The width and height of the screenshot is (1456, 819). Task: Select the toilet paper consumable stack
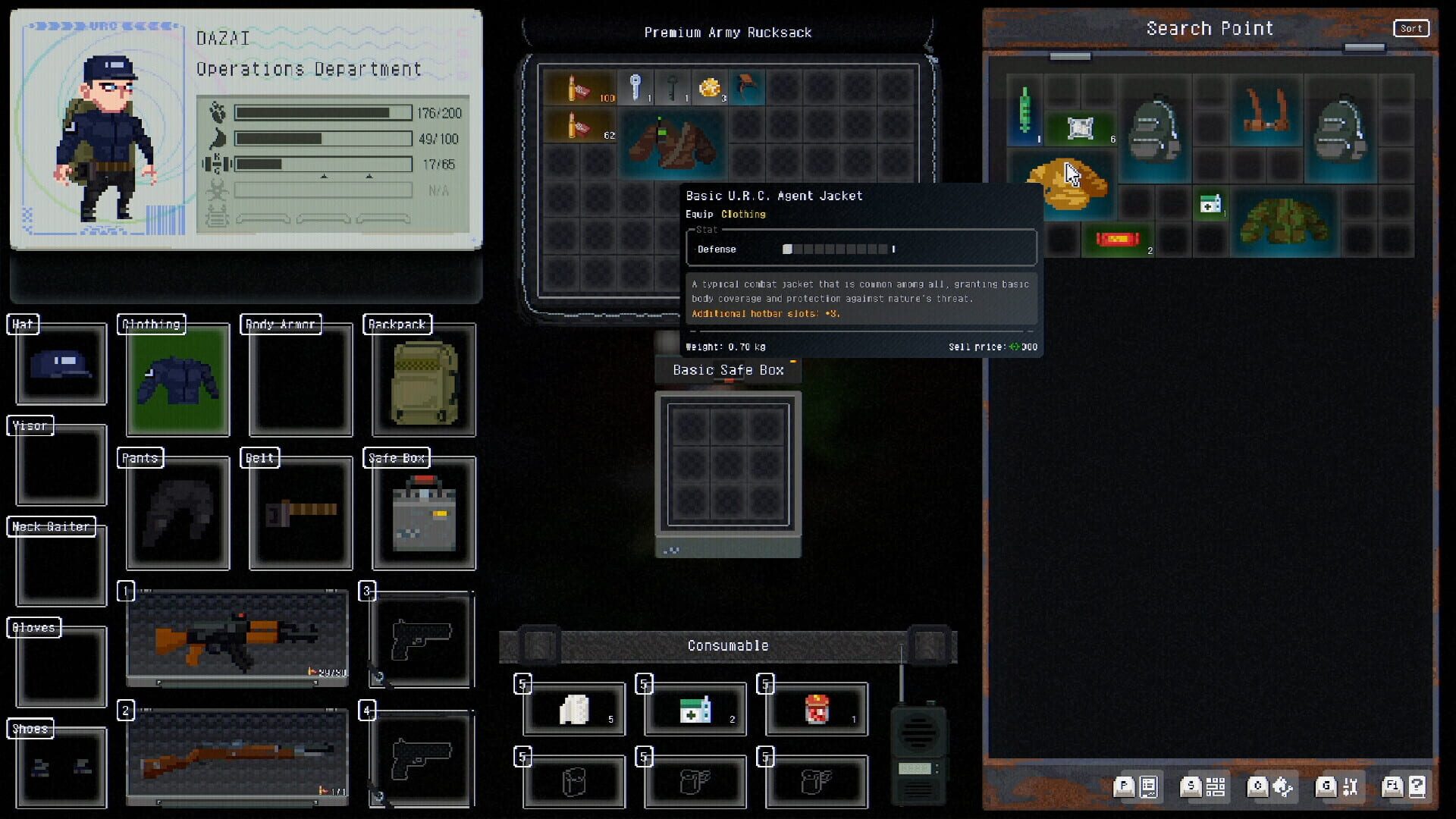point(573,709)
